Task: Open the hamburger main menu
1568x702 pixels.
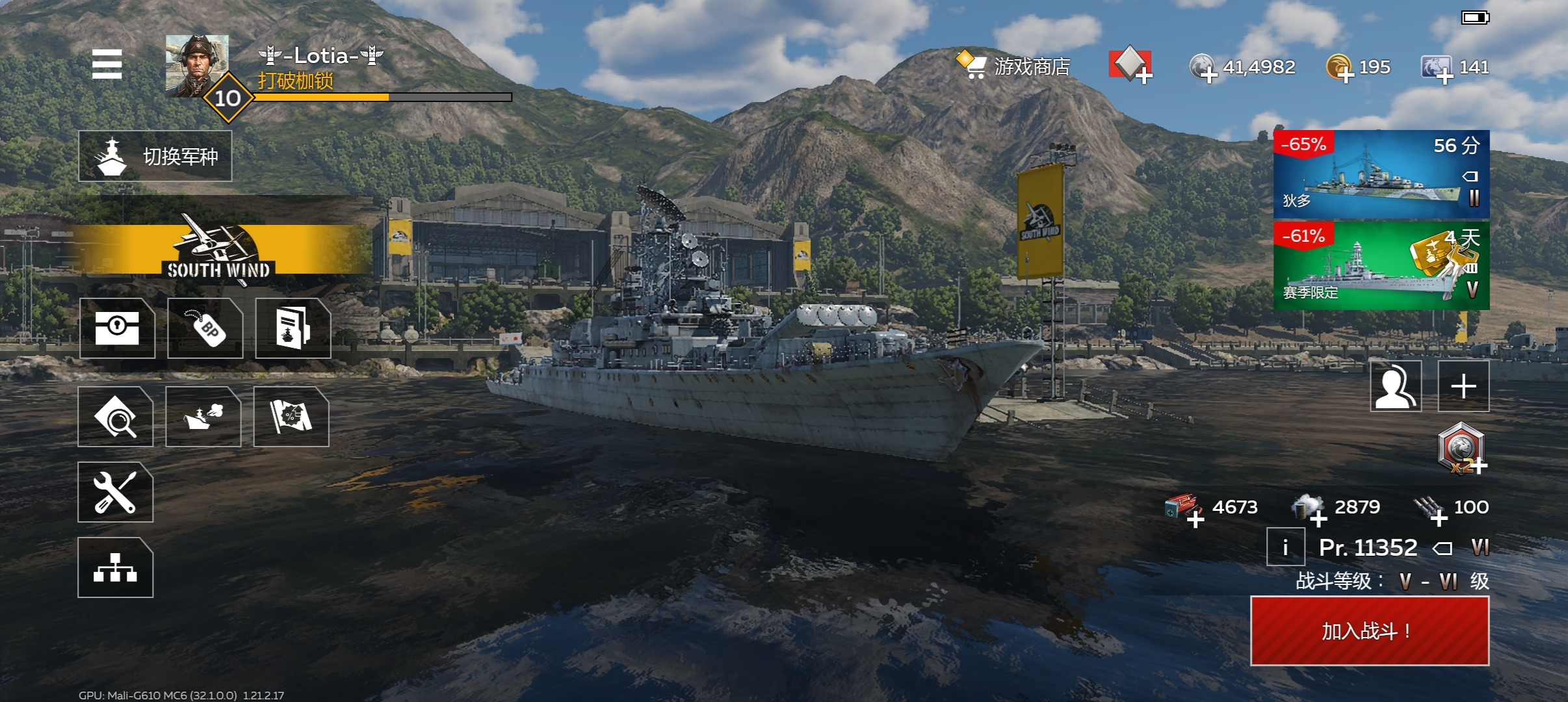Action: coord(107,64)
